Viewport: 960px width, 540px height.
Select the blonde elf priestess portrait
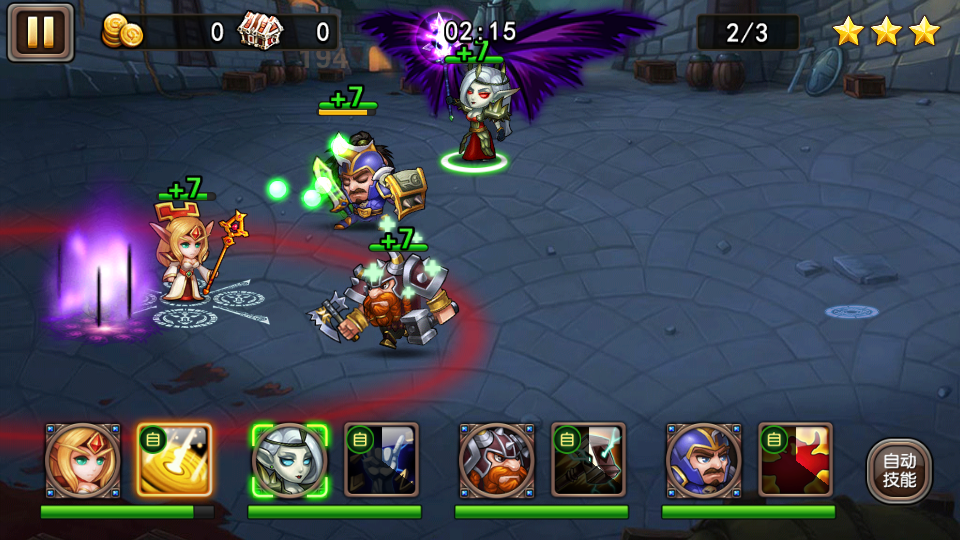83,460
